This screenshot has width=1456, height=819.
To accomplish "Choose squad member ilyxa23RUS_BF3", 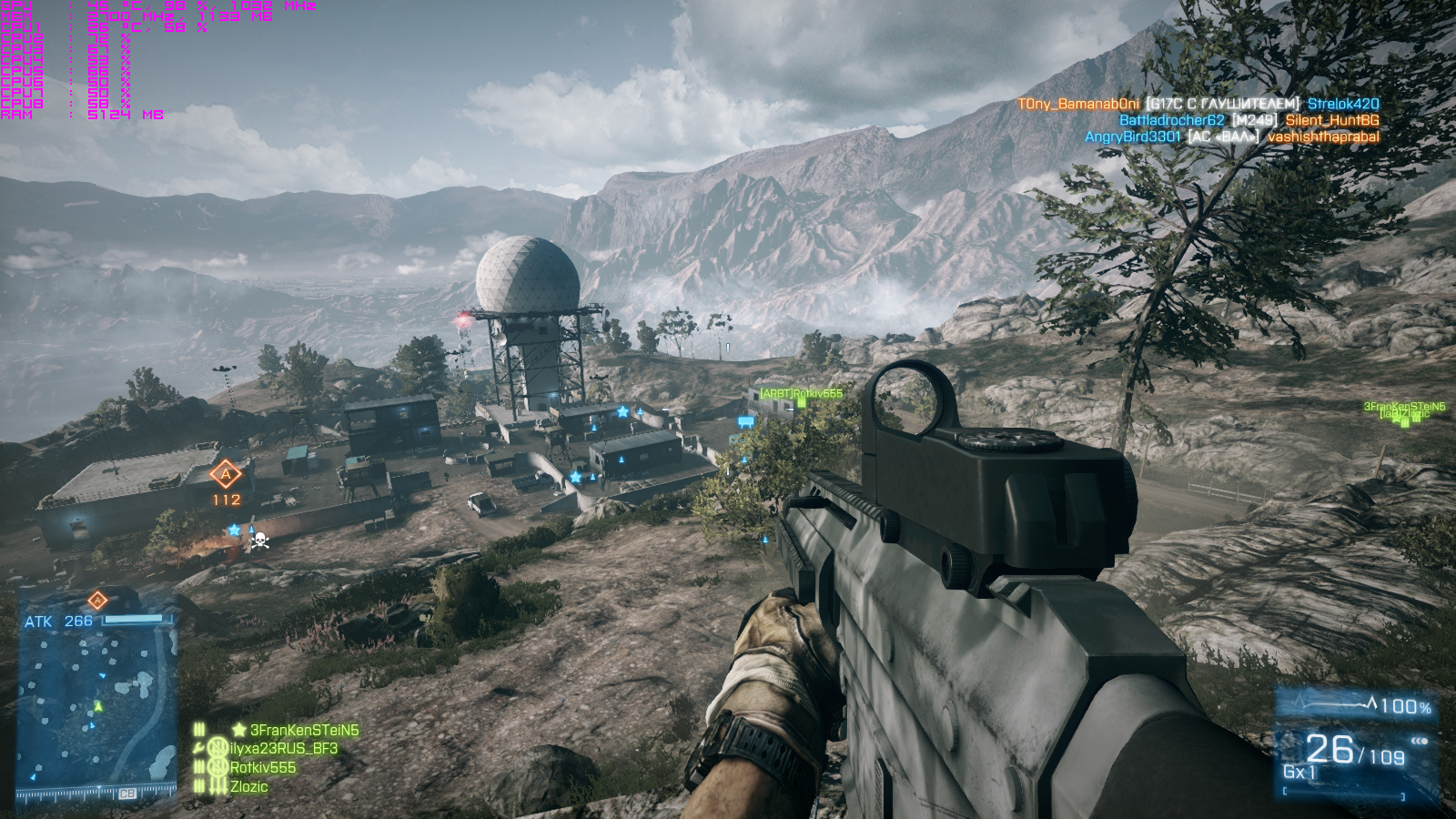I will point(283,748).
